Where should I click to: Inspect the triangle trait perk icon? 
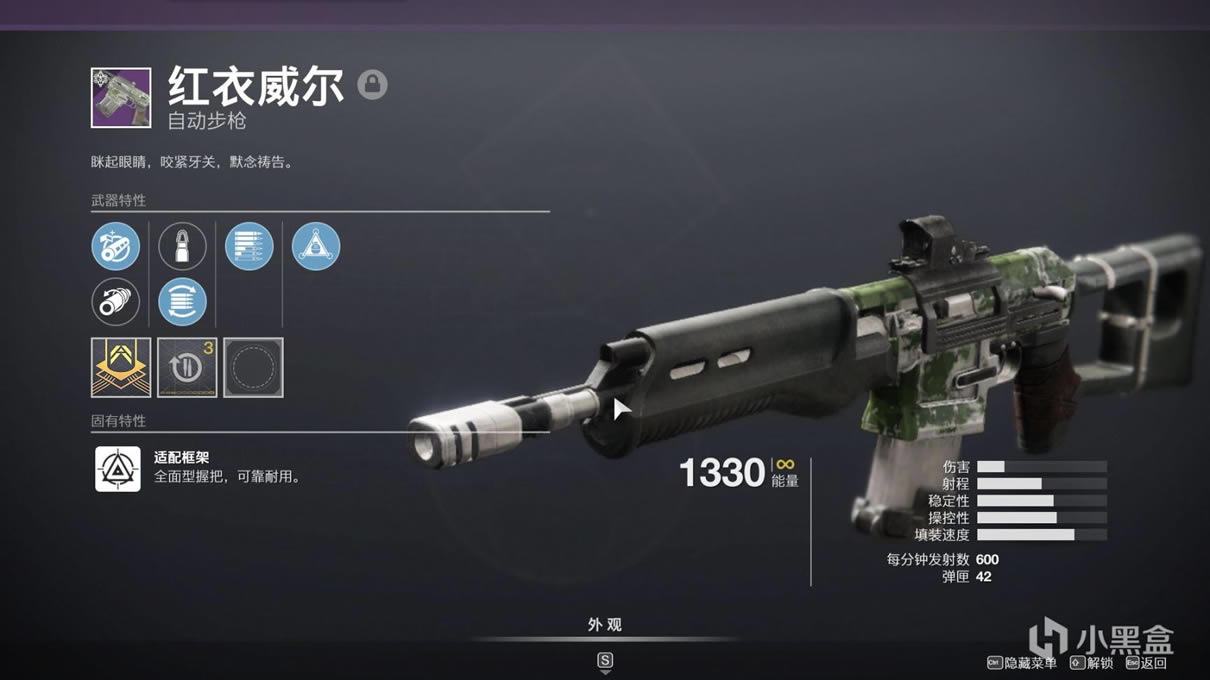coord(316,247)
